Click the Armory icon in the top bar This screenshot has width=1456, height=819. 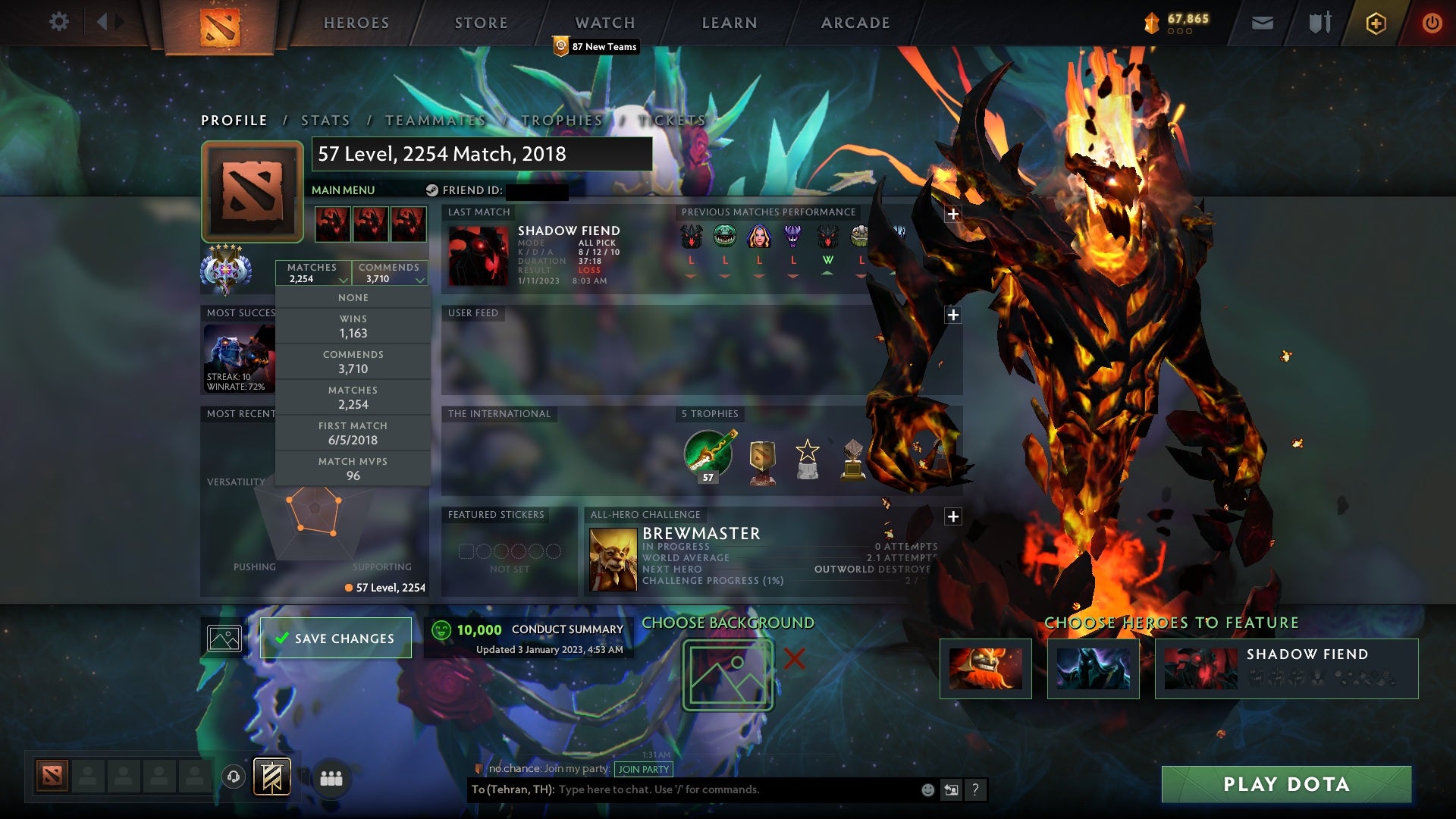click(1318, 23)
